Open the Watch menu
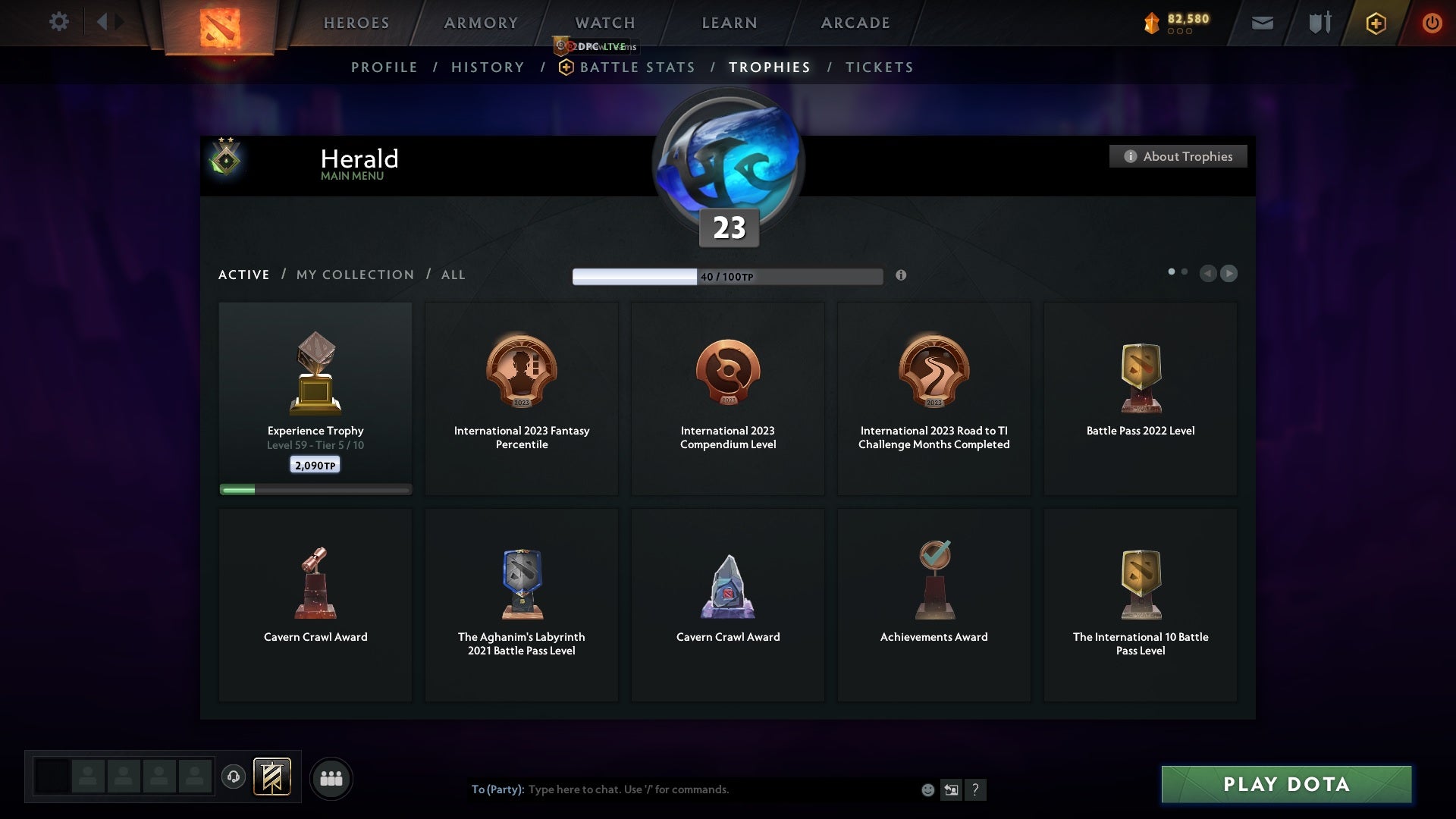This screenshot has height=819, width=1456. click(604, 23)
